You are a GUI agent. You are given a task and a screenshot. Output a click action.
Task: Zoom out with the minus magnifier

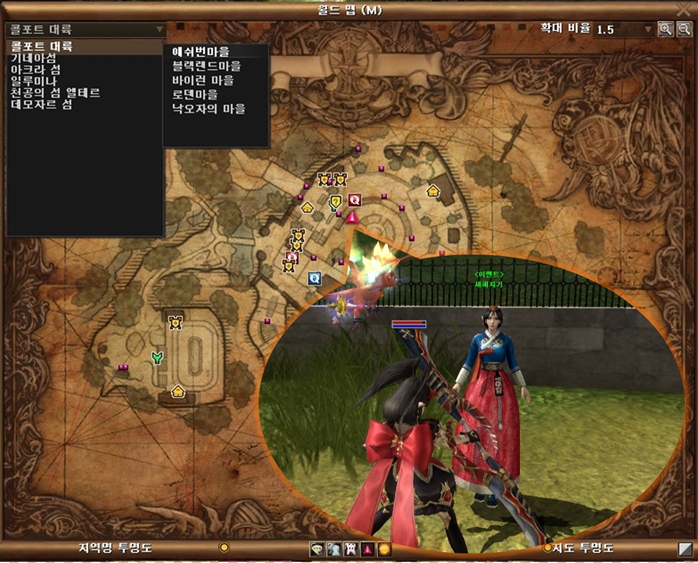[x=683, y=30]
